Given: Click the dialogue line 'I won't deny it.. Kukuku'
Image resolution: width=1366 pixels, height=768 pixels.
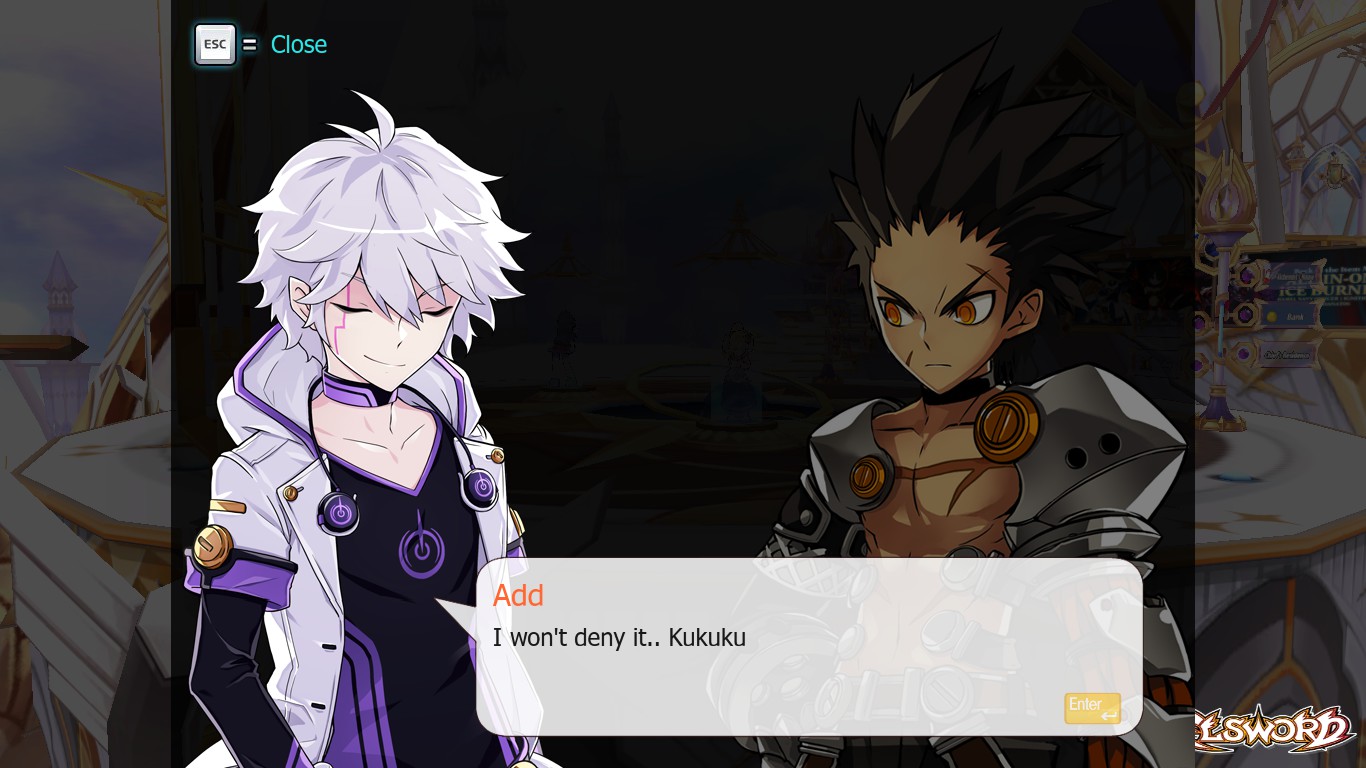Looking at the screenshot, I should point(617,638).
